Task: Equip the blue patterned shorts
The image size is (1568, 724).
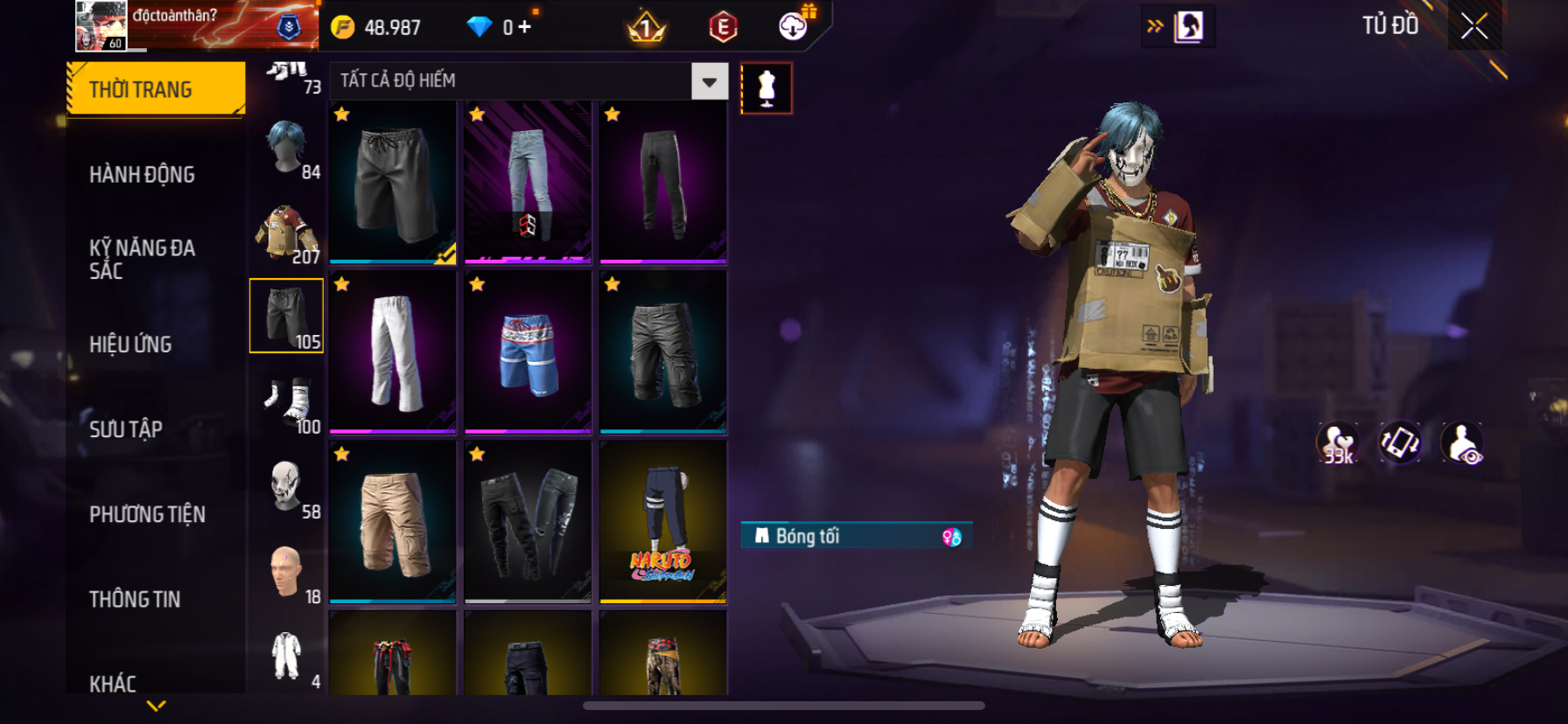Action: click(528, 352)
